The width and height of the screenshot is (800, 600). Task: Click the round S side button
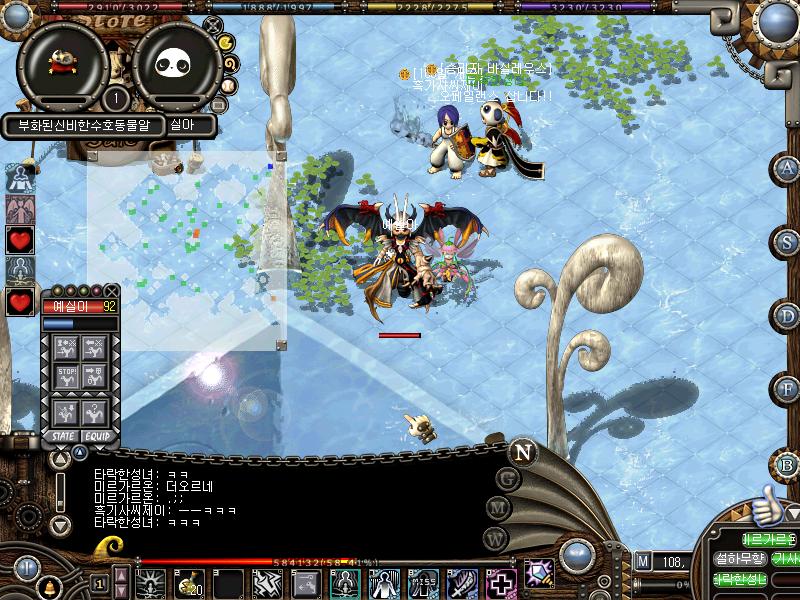coord(788,242)
